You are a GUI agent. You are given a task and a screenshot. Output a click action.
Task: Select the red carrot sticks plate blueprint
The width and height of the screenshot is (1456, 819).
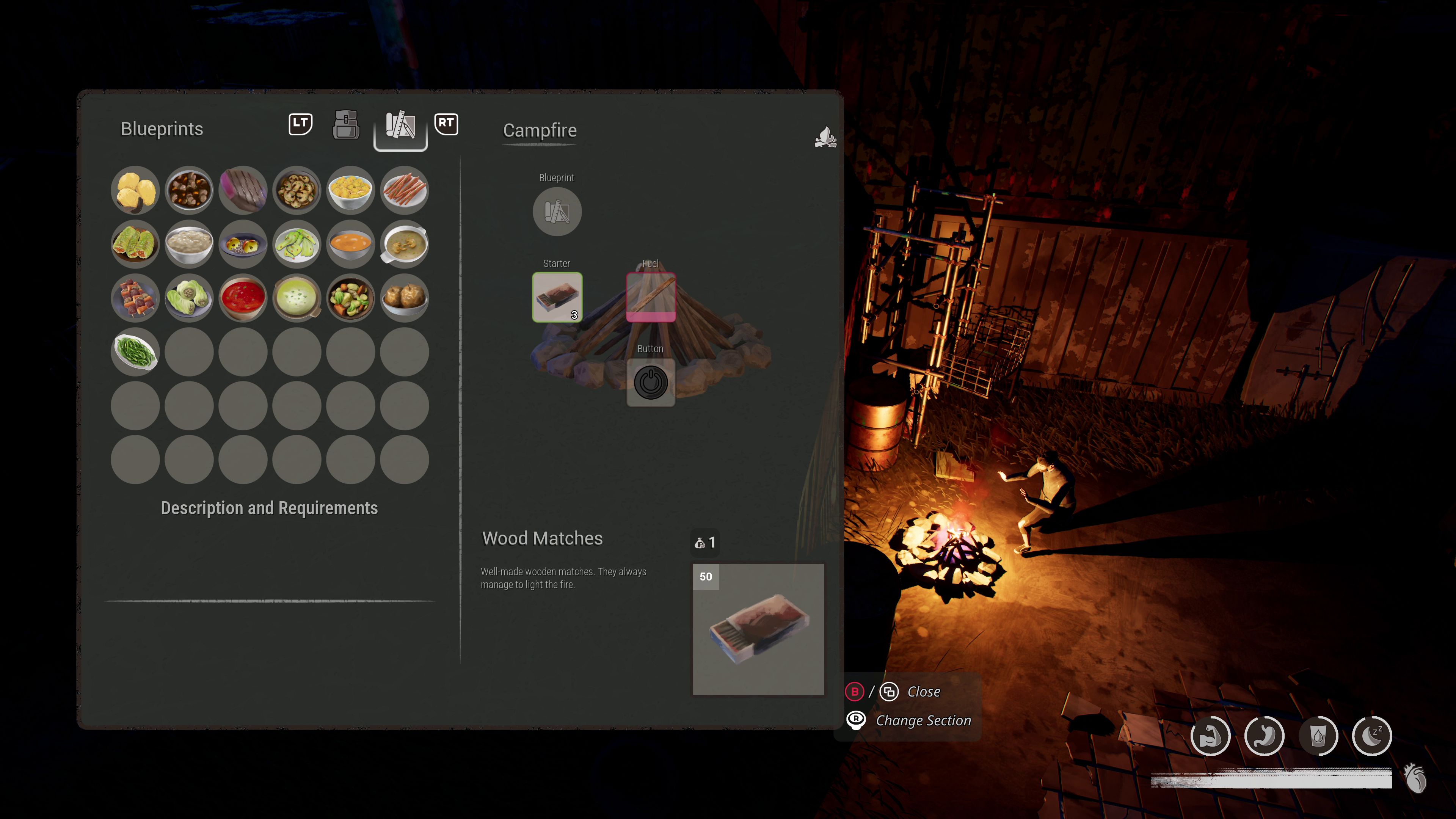pos(404,190)
